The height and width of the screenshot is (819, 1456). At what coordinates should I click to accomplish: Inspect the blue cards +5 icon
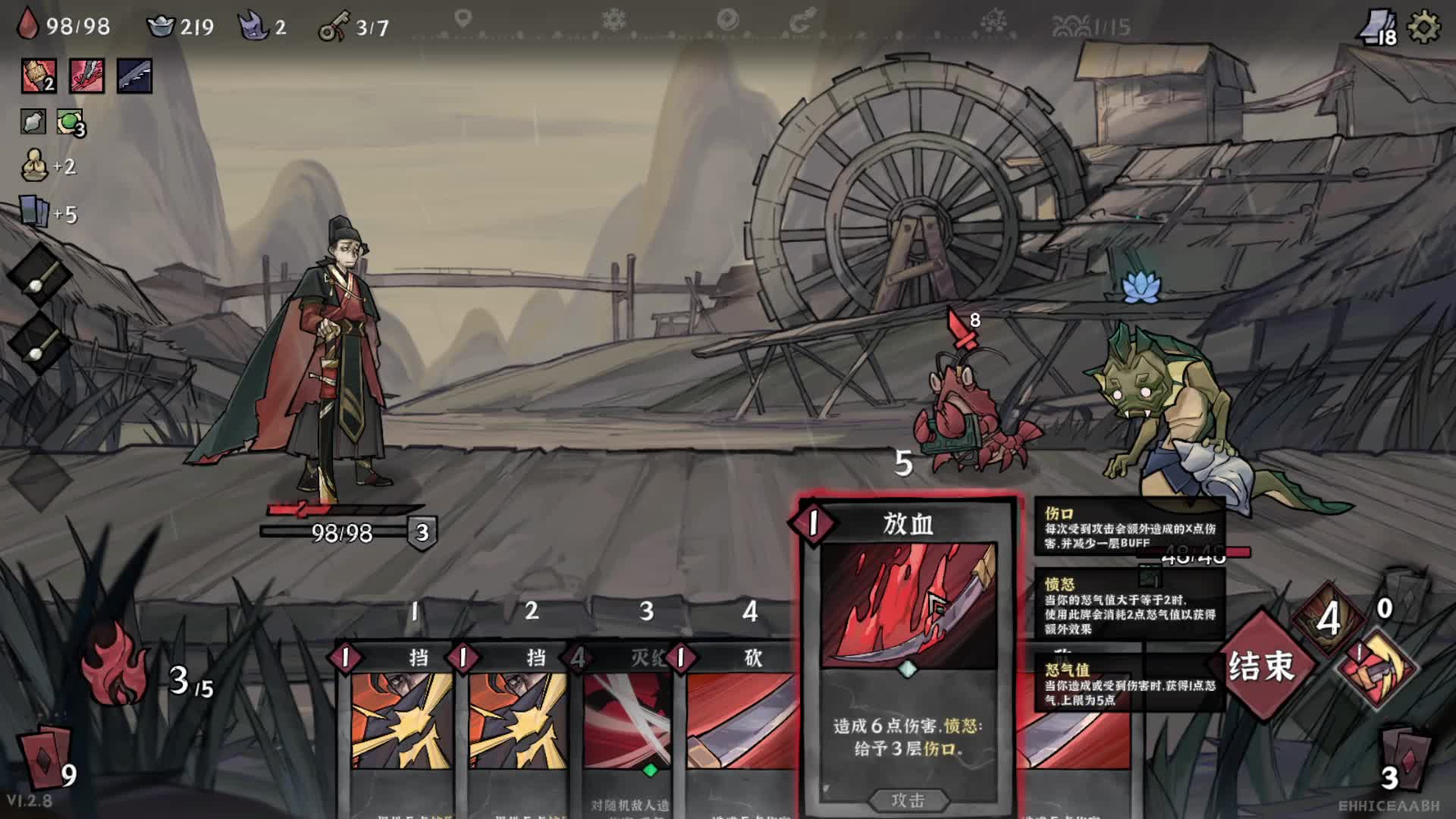coord(35,212)
